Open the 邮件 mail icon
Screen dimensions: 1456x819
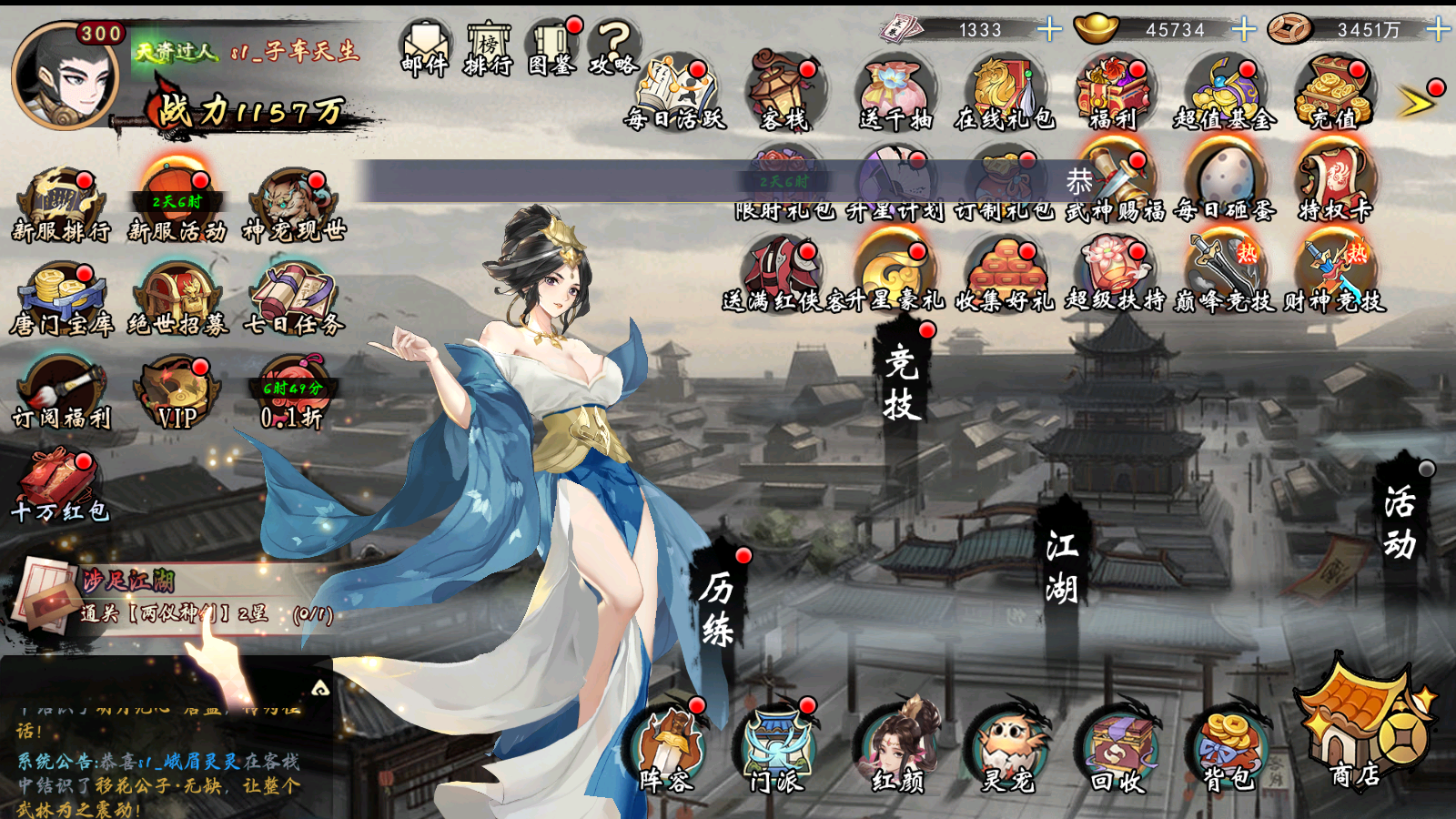point(425,48)
